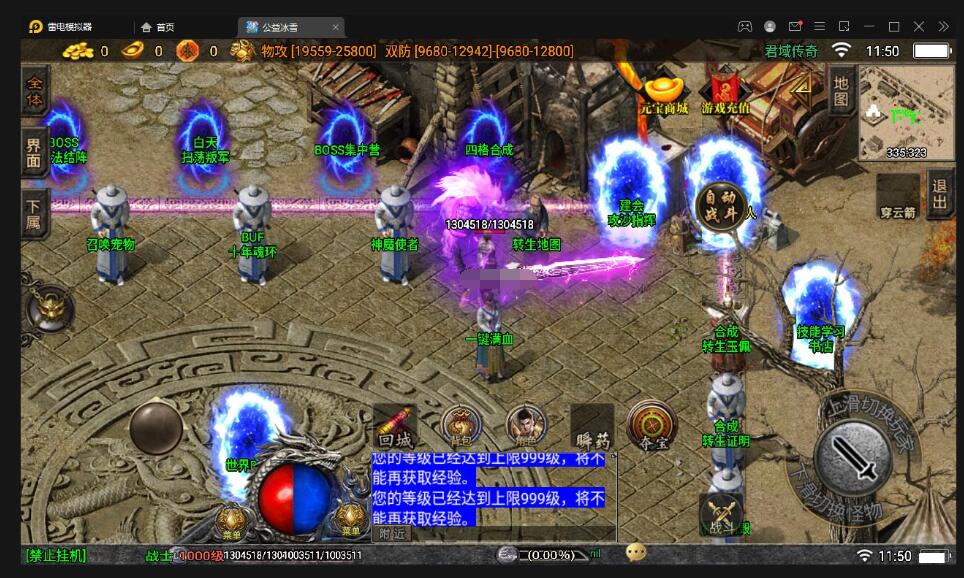Open the 元宝商城 ingot shop
Screen dimensions: 964x578
[x=665, y=93]
